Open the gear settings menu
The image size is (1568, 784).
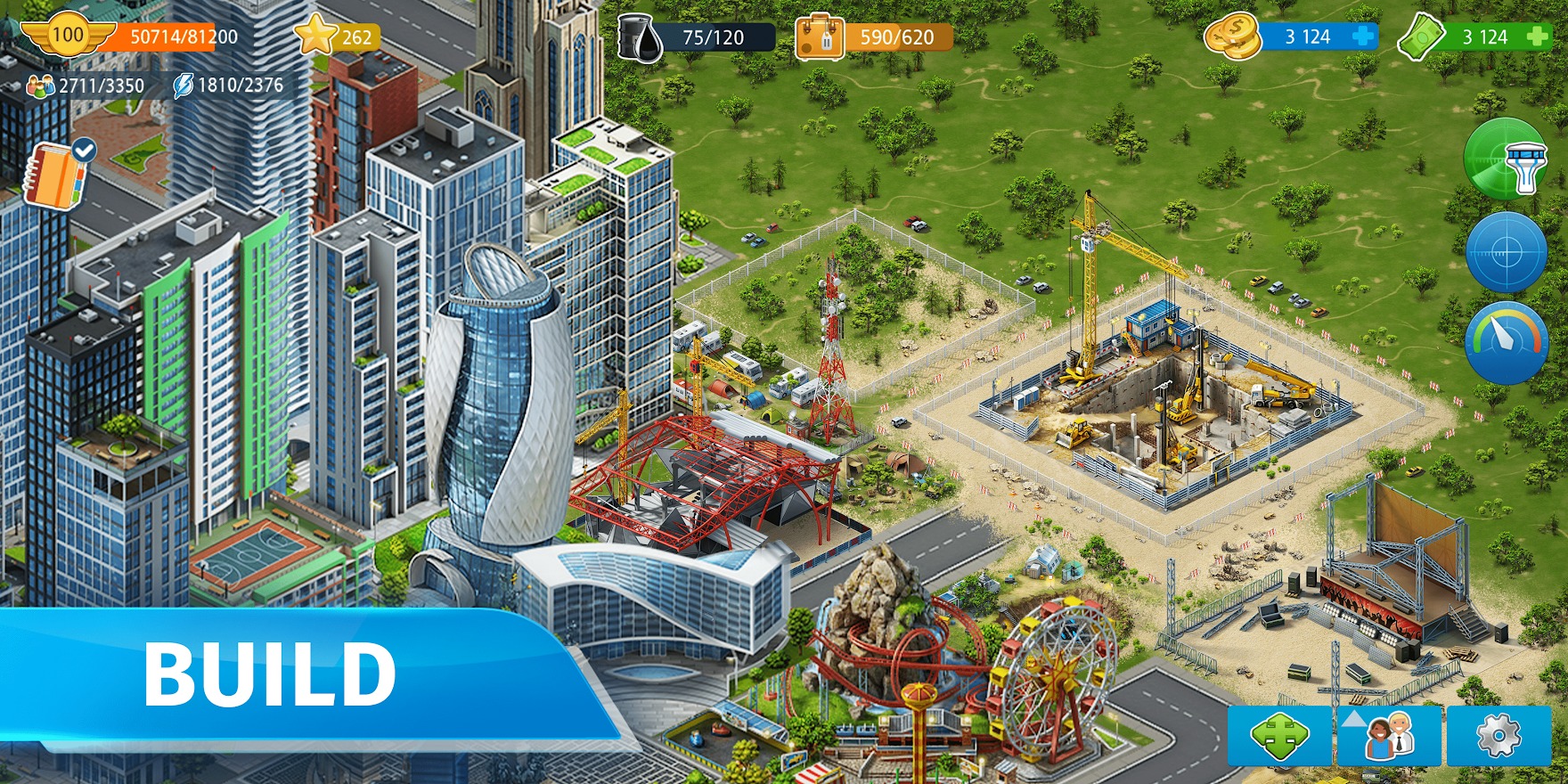(1498, 737)
